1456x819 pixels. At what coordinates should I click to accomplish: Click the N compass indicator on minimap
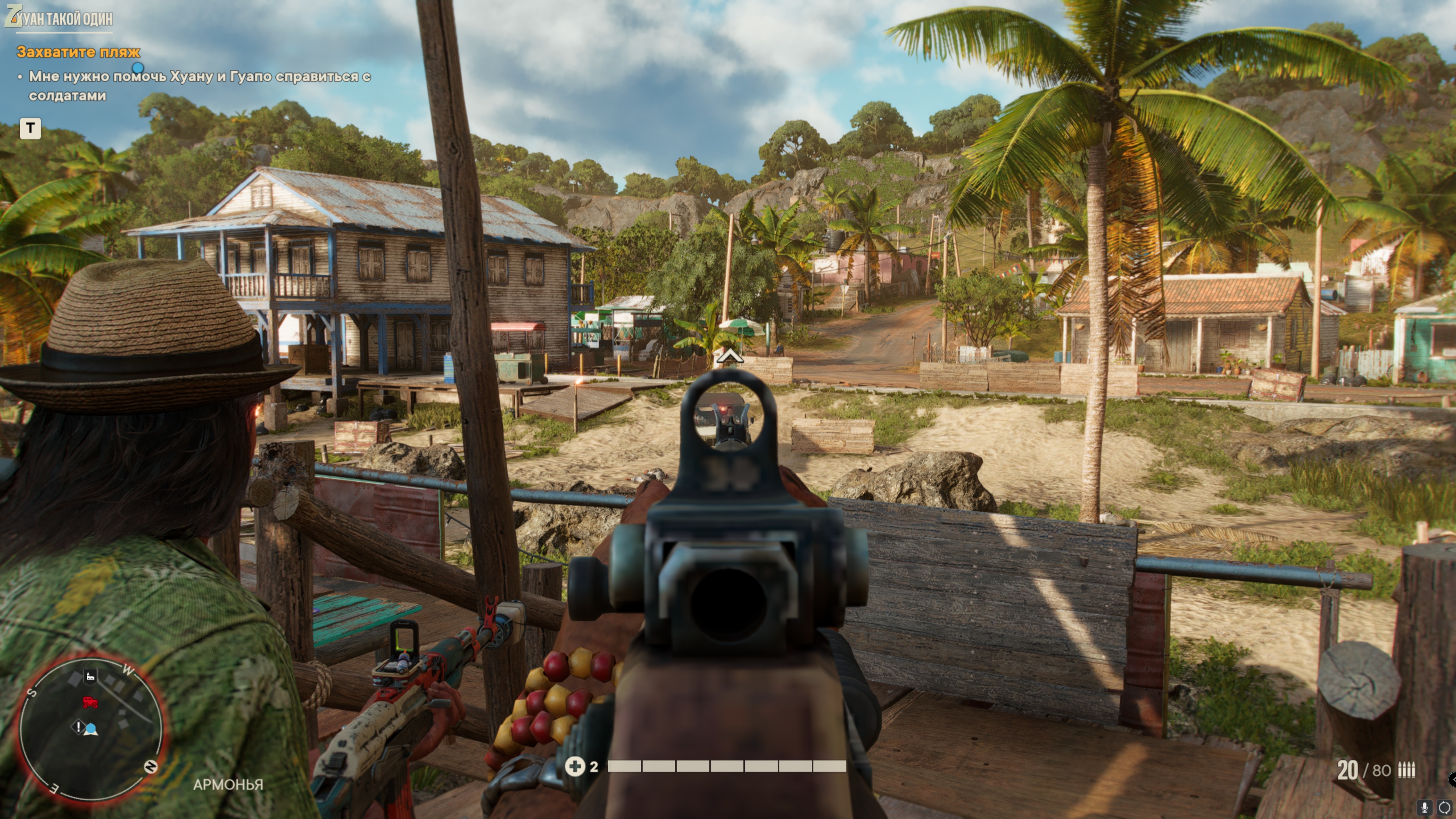click(151, 766)
